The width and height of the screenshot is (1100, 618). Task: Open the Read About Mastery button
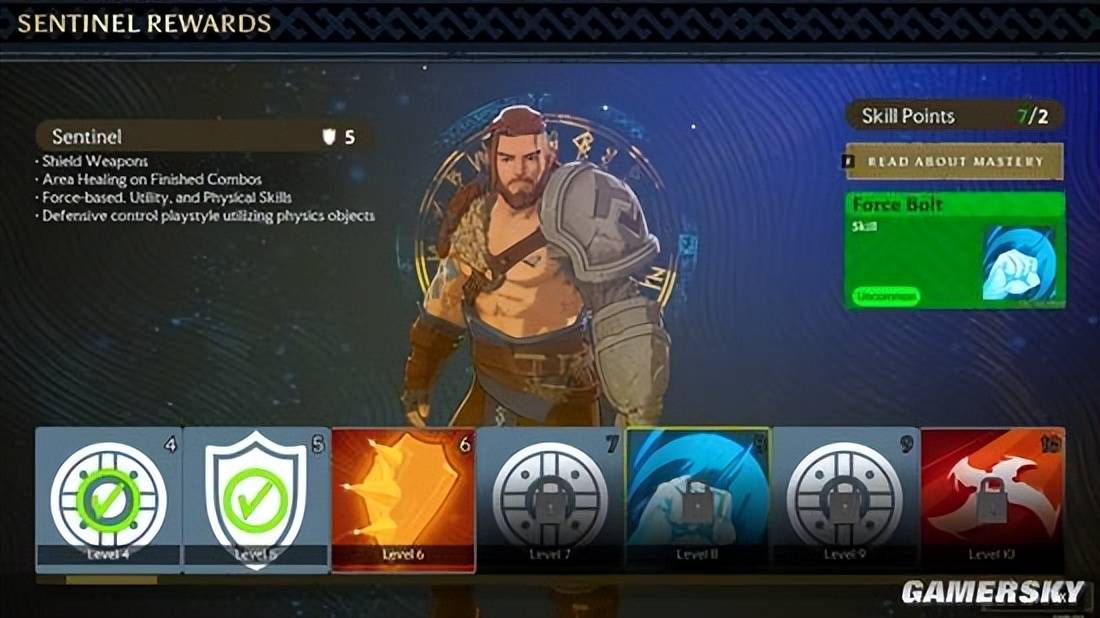click(x=954, y=161)
